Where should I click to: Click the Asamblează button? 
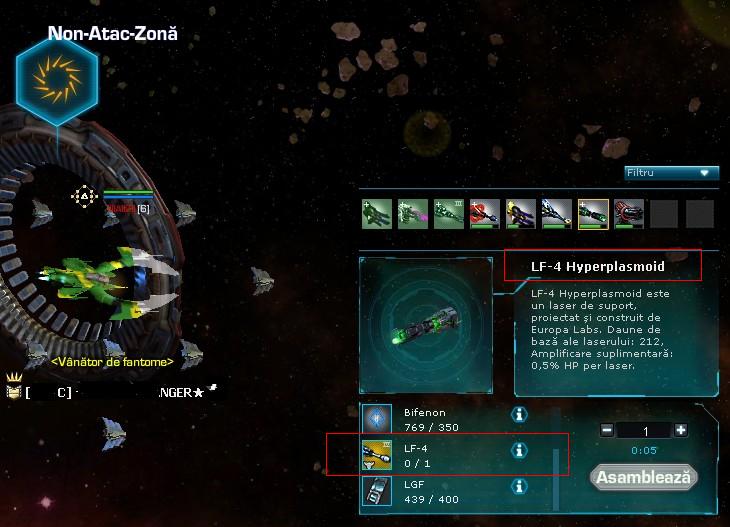(643, 477)
